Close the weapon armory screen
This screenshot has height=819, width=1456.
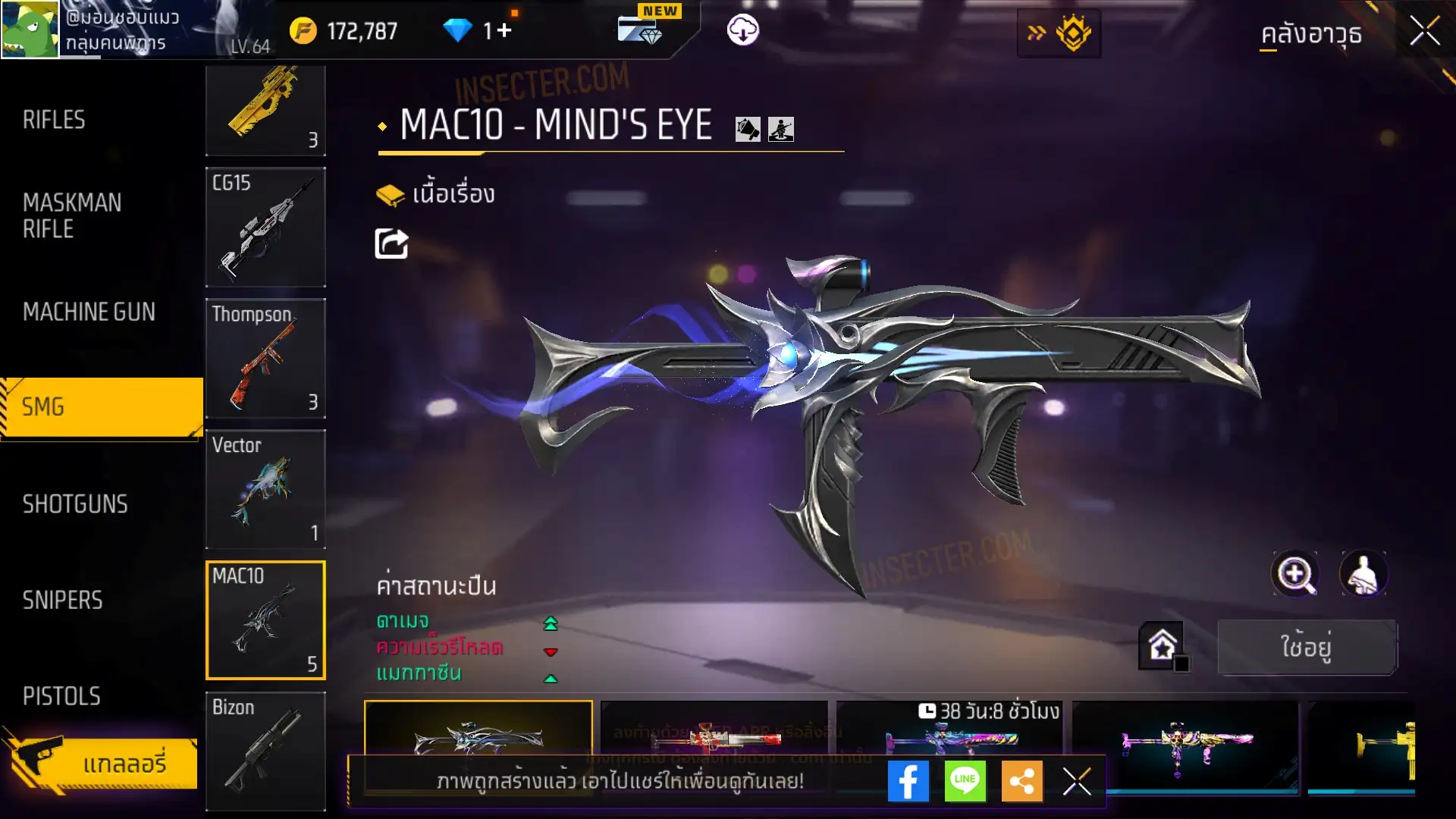click(x=1424, y=32)
